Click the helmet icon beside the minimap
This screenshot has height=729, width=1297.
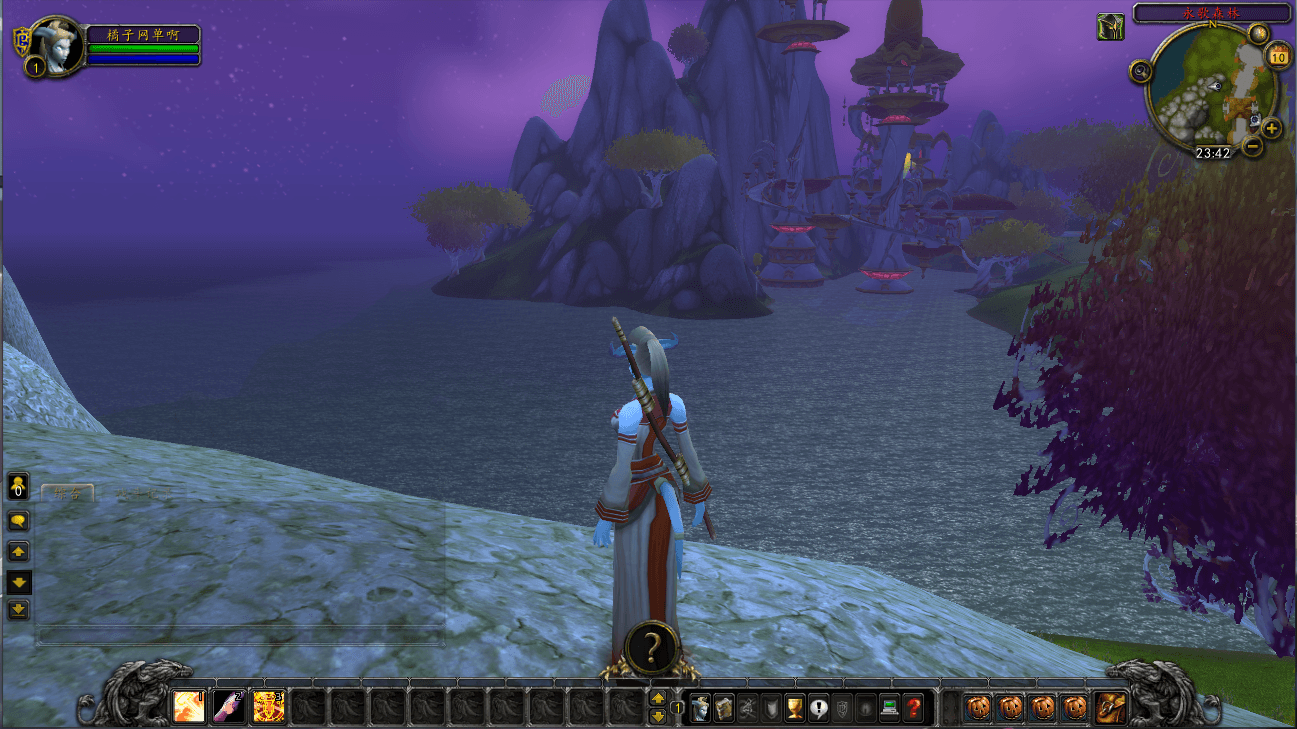(1110, 27)
